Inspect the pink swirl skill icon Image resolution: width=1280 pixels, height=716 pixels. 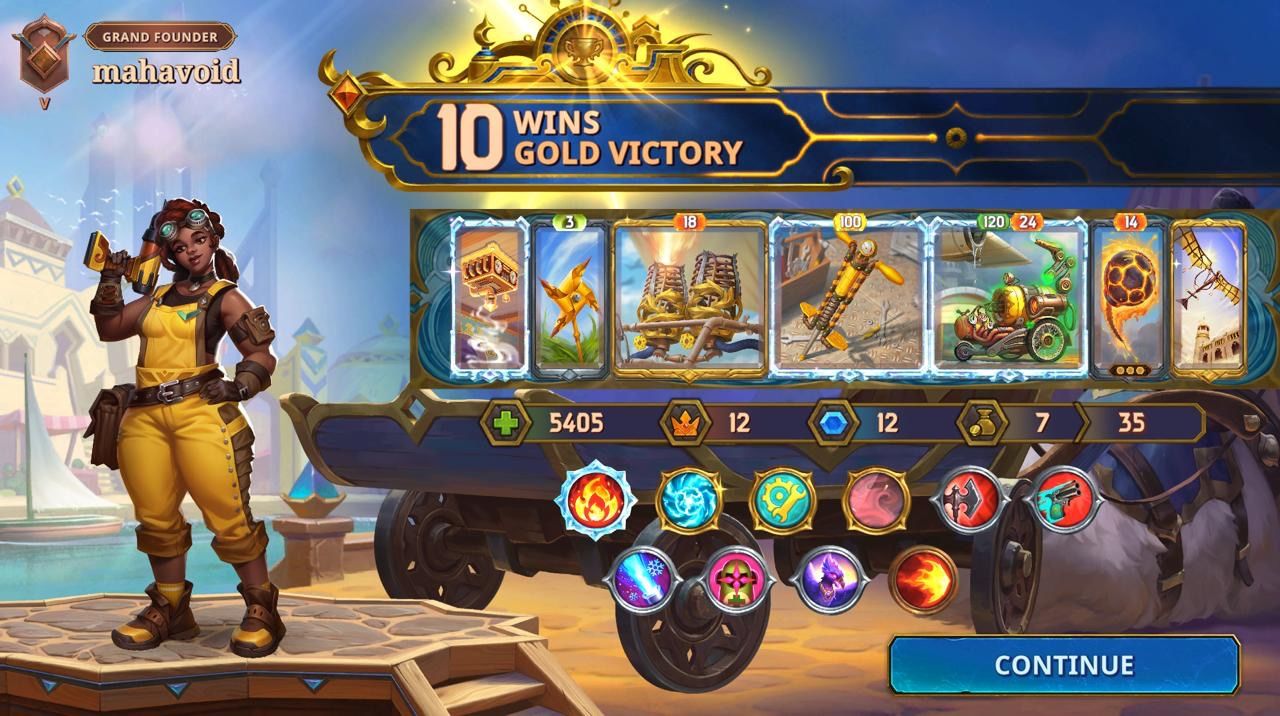click(x=876, y=499)
